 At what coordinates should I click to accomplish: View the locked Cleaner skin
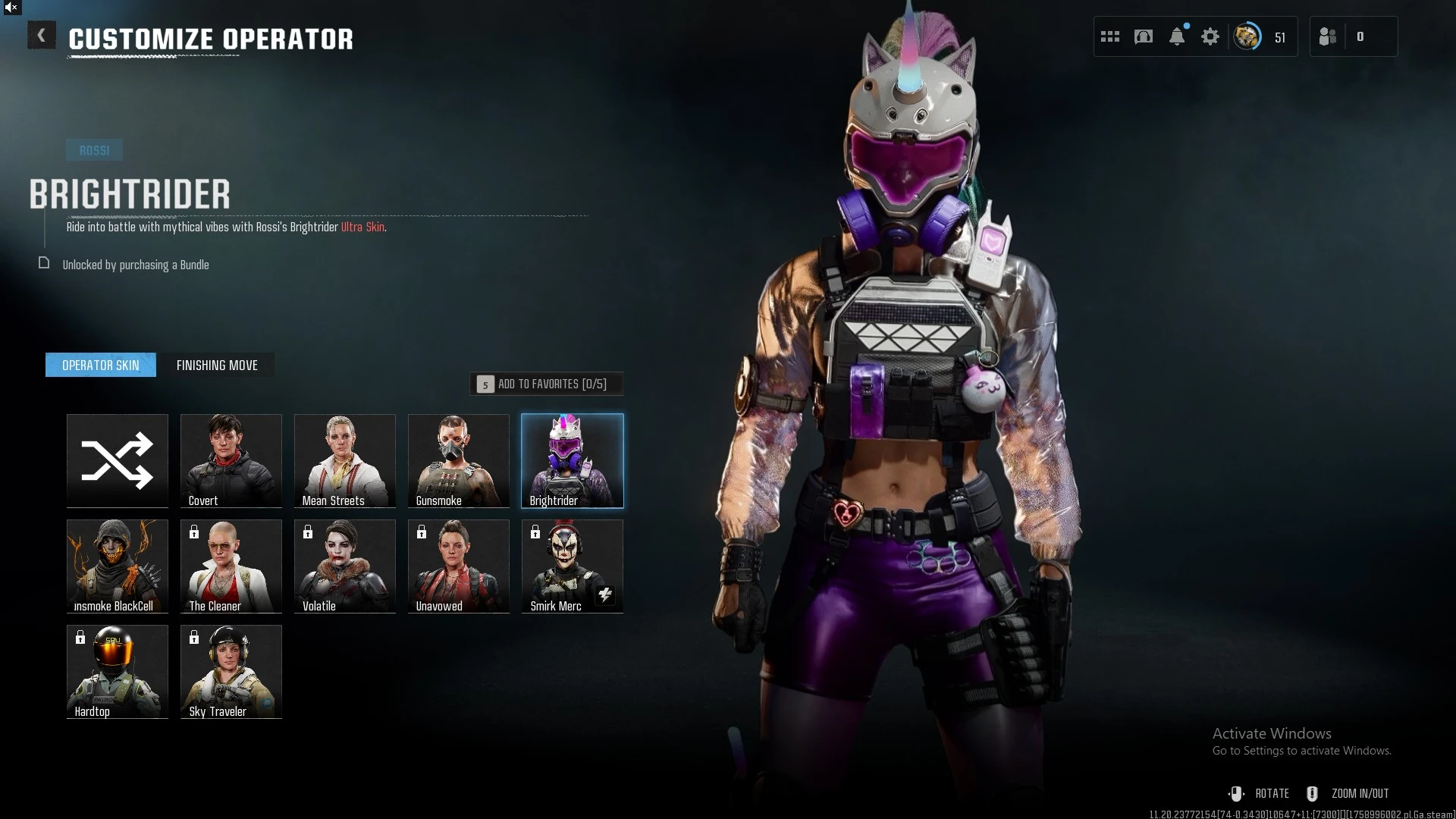click(x=231, y=566)
